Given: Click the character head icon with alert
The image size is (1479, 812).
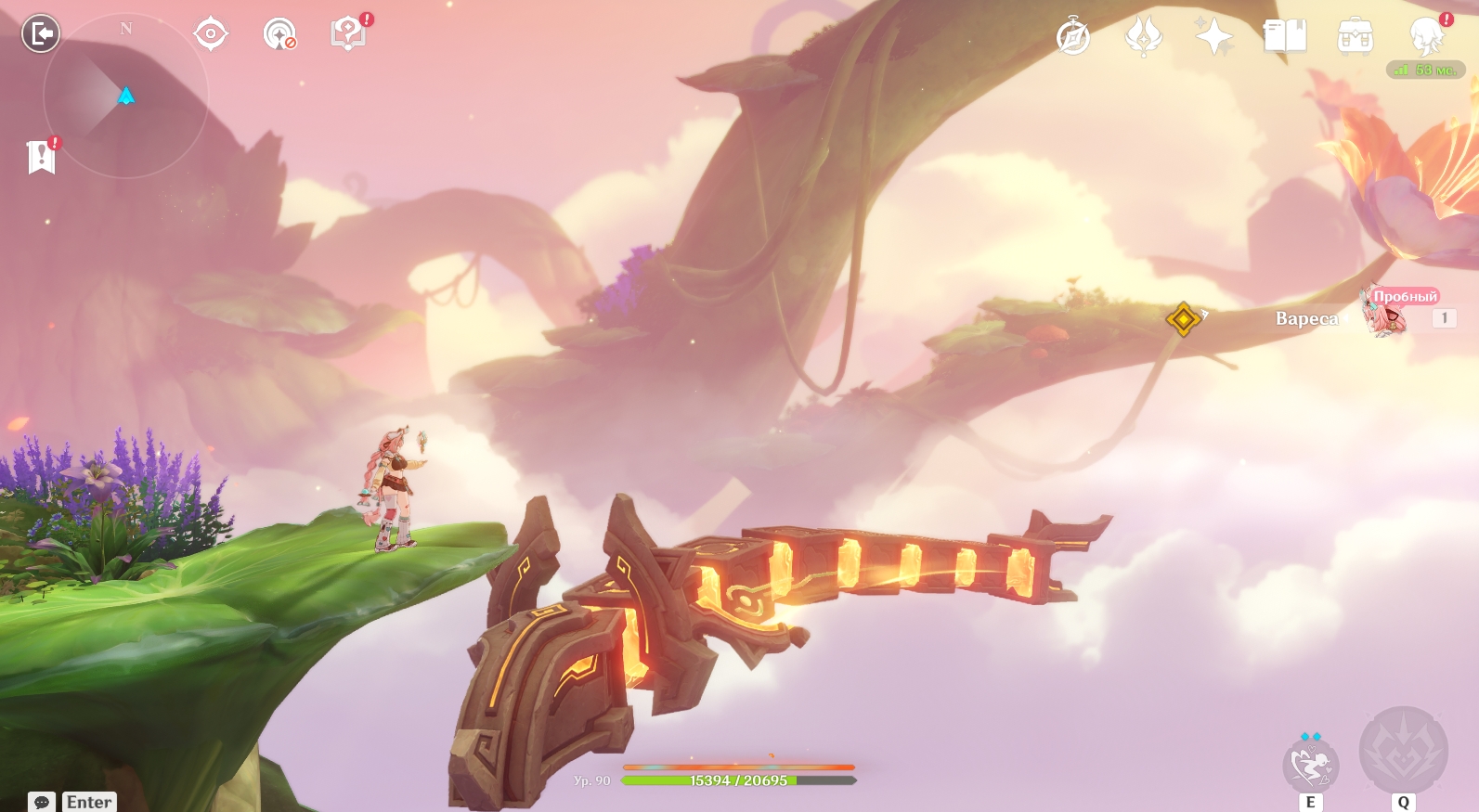Looking at the screenshot, I should pos(1426,36).
